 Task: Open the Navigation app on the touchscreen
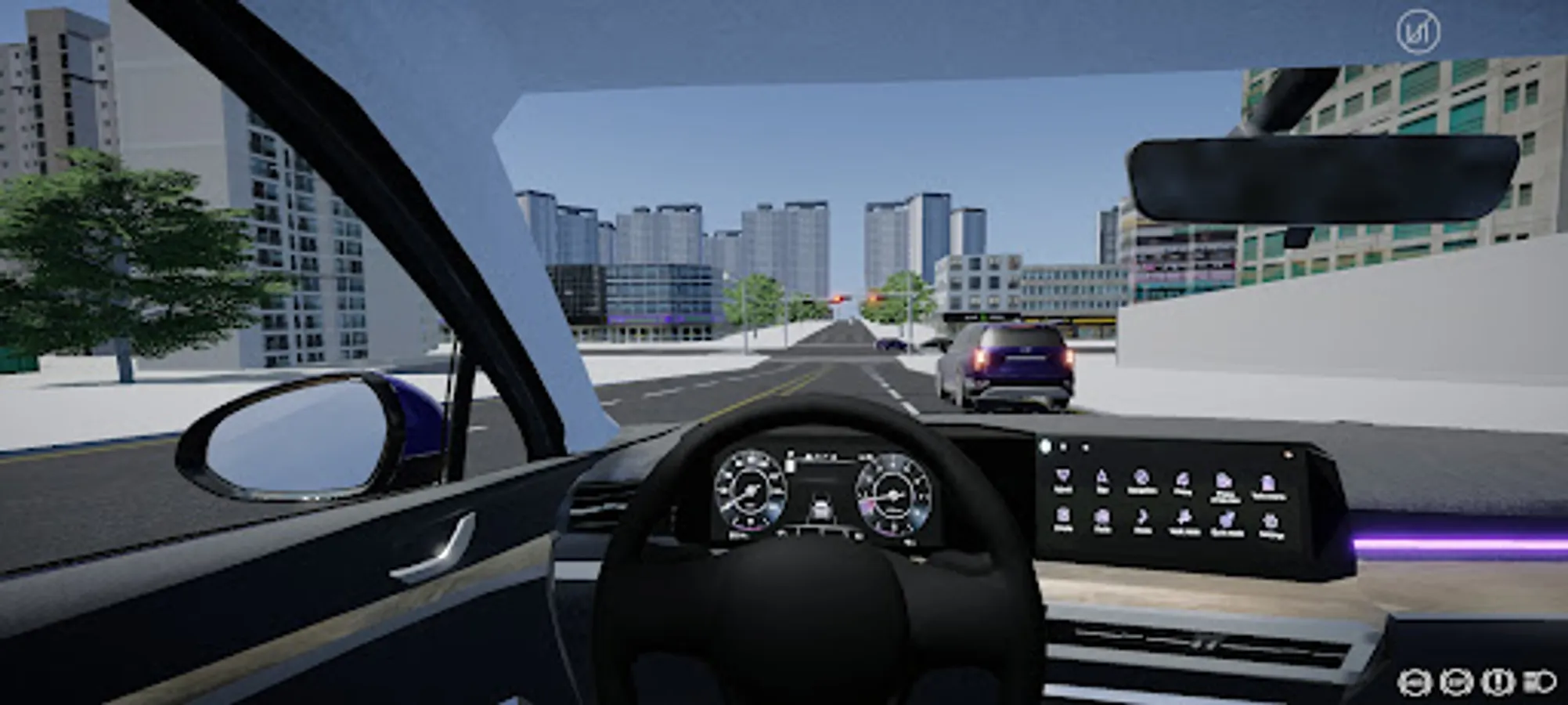coord(1141,479)
